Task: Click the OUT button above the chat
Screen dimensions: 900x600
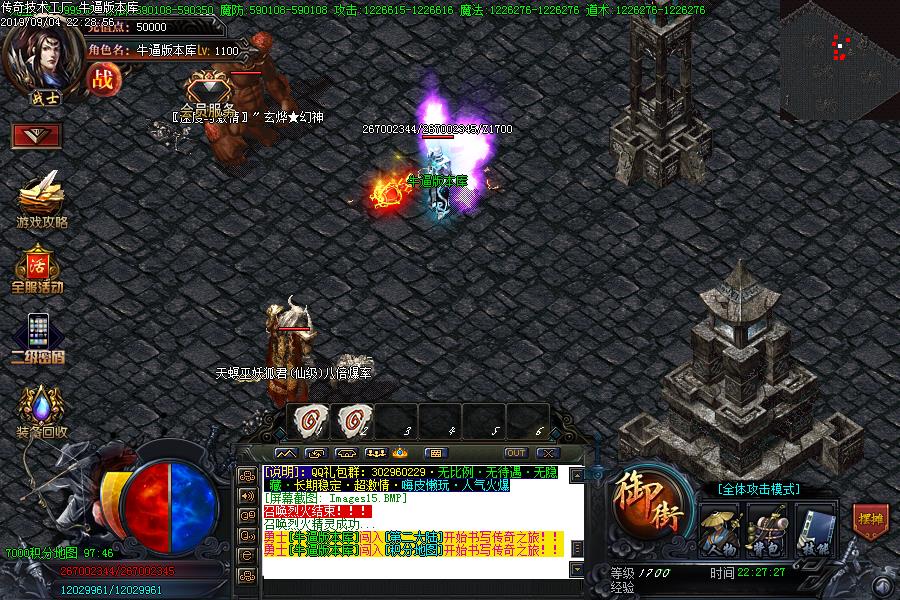Action: click(x=516, y=453)
